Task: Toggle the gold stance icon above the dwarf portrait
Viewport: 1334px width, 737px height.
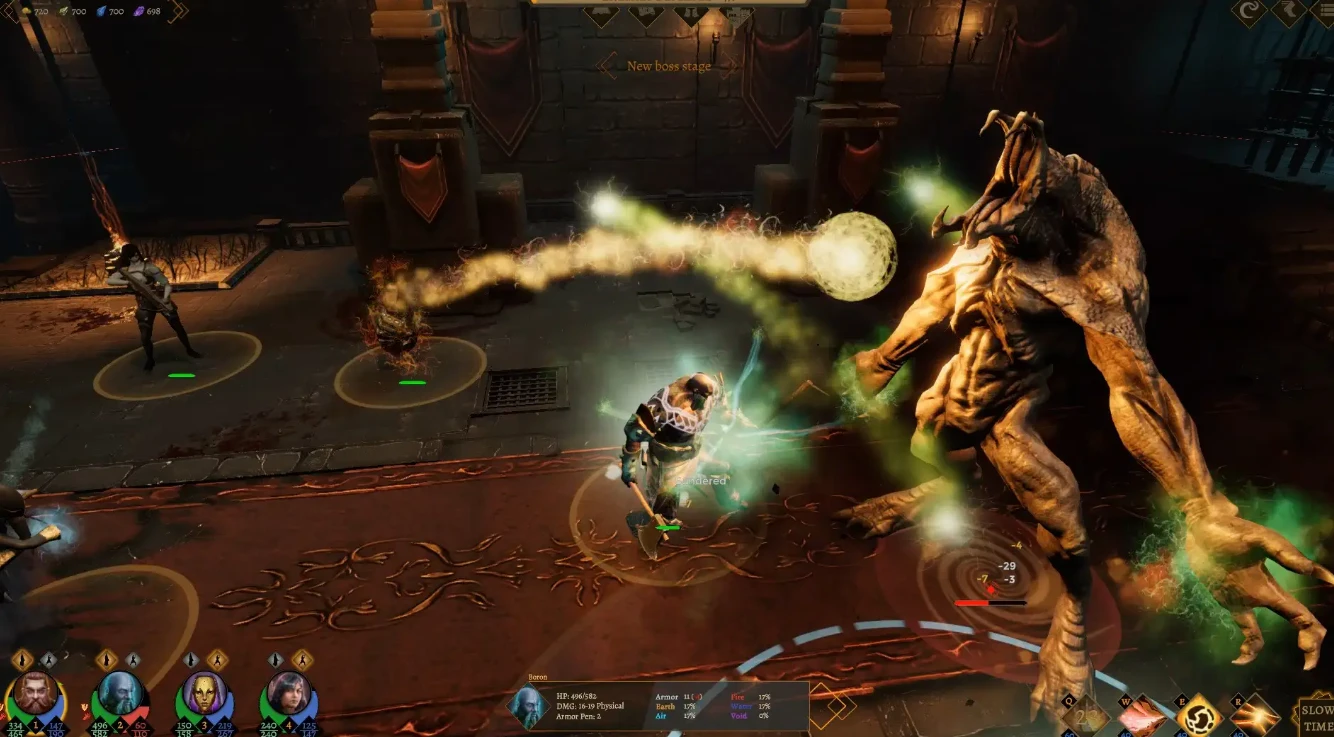Action: tap(23, 660)
